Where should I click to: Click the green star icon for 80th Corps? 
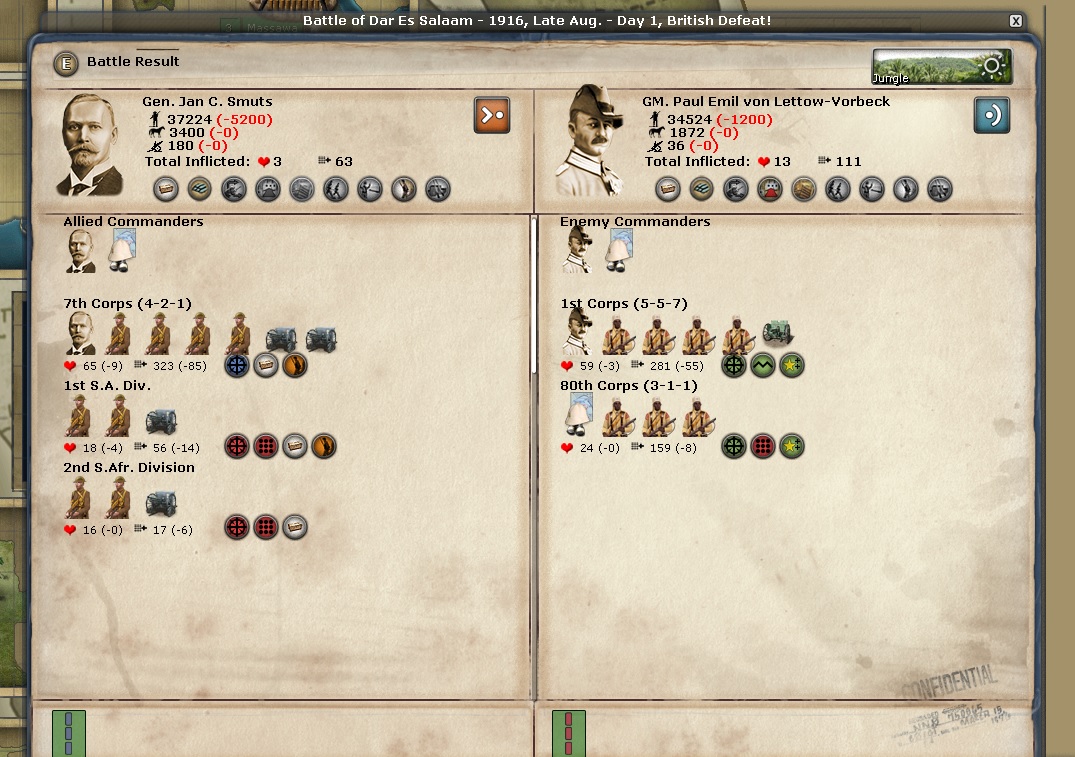click(792, 447)
